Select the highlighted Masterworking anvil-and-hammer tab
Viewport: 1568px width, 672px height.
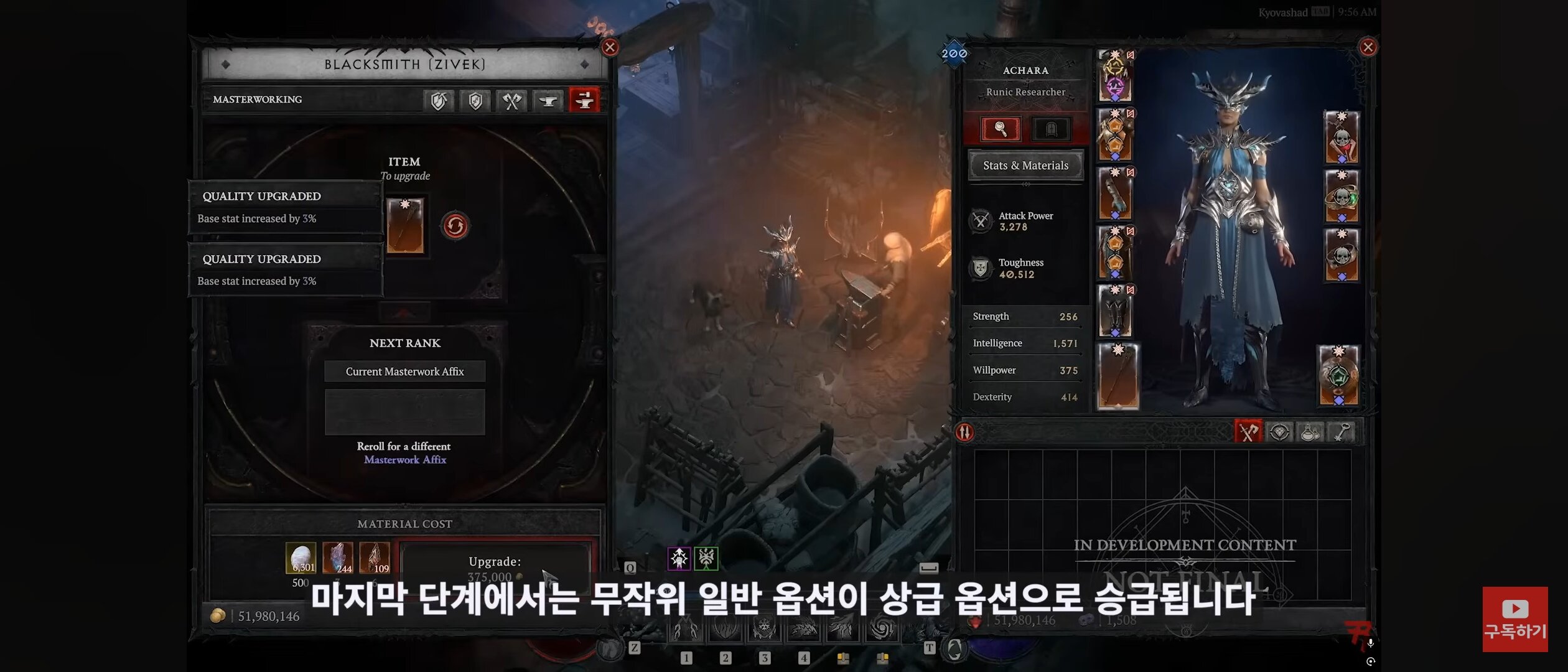pyautogui.click(x=584, y=100)
